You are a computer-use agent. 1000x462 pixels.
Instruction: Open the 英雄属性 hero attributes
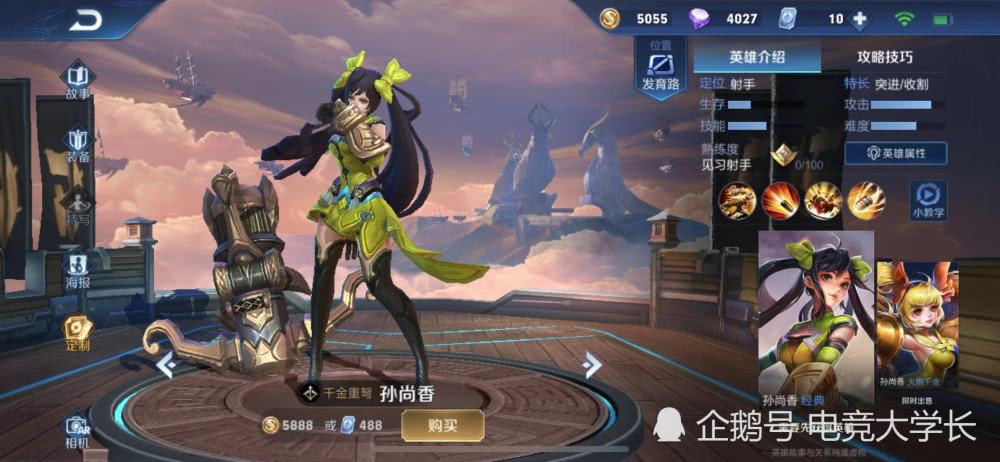pyautogui.click(x=895, y=153)
